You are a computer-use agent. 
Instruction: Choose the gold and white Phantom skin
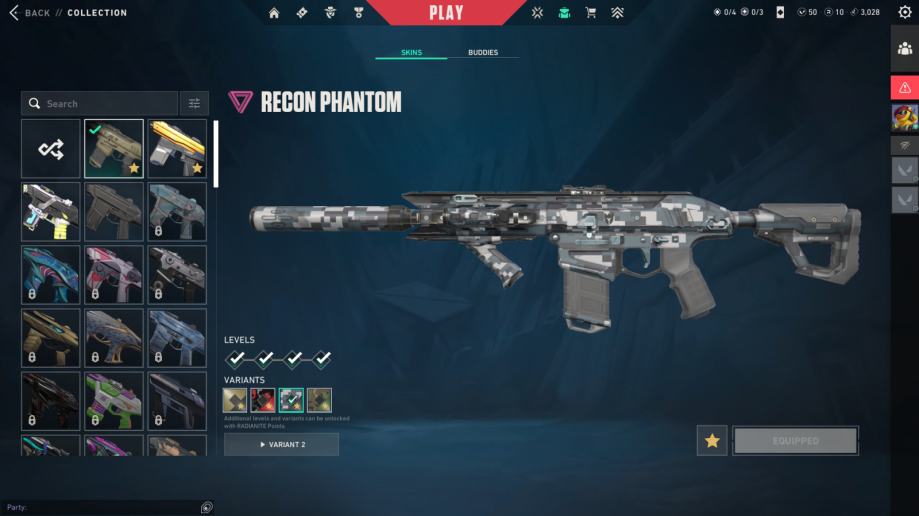click(177, 149)
